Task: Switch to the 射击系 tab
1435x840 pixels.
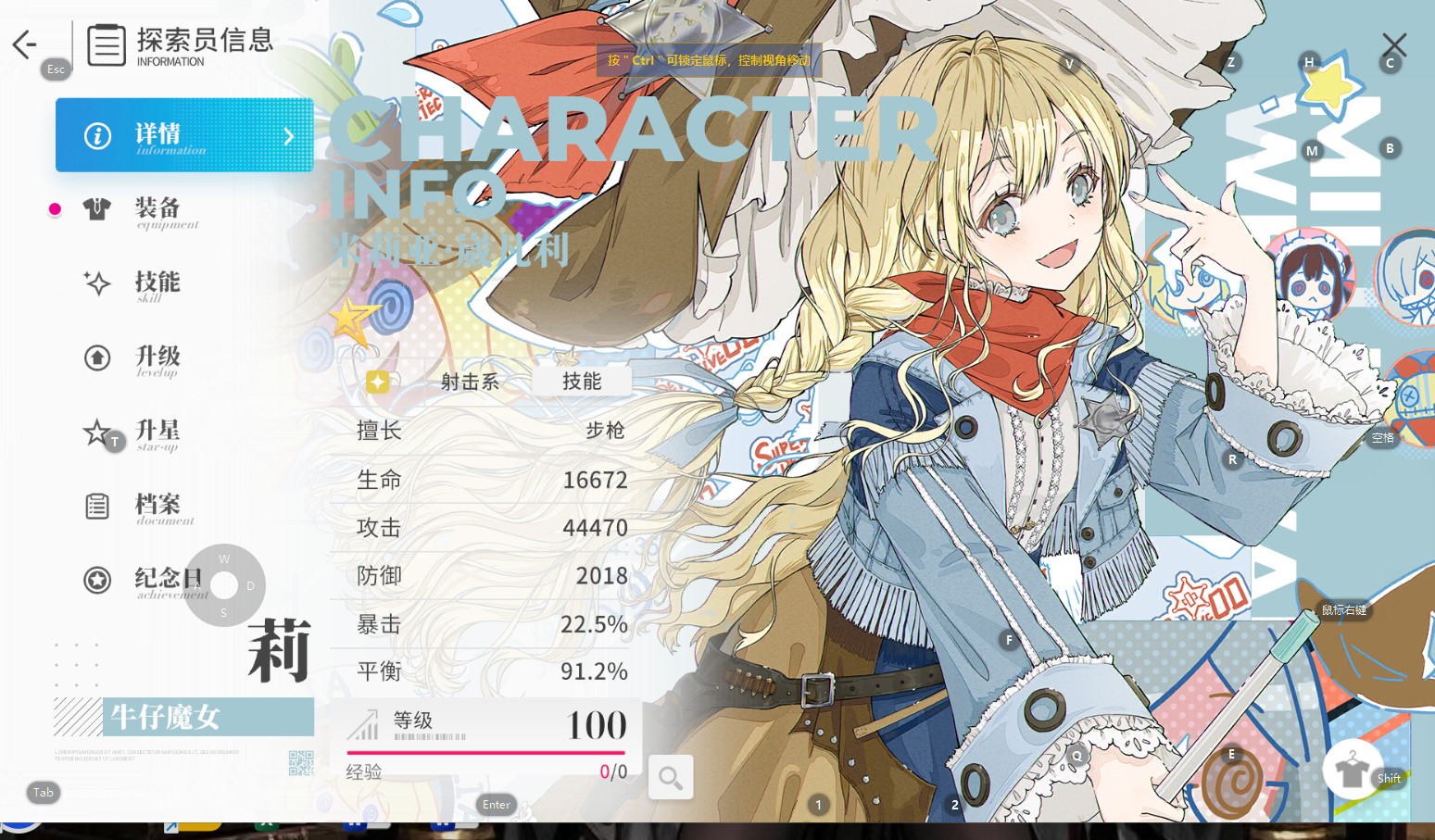Action: tap(470, 382)
